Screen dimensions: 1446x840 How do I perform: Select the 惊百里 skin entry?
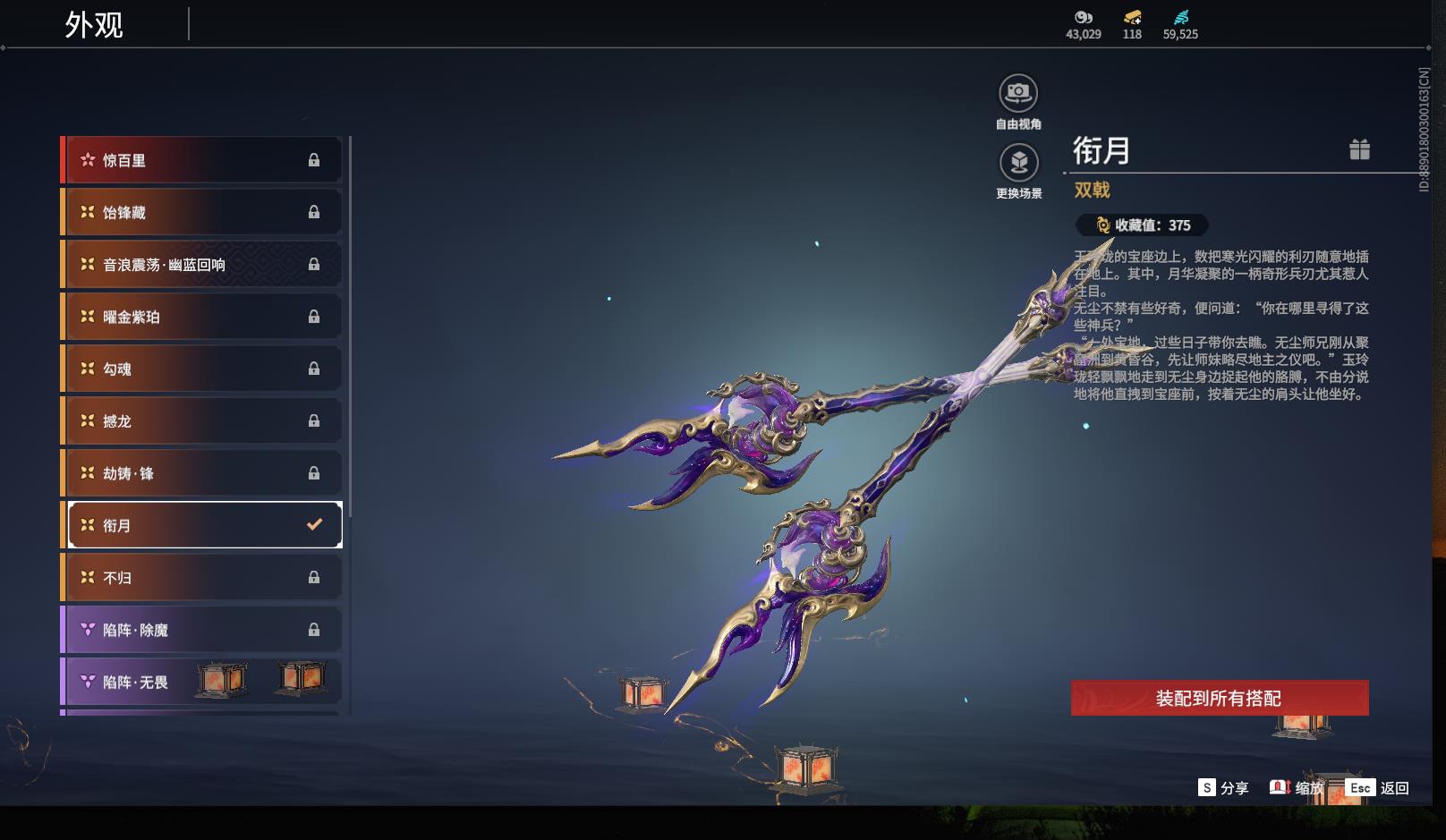[x=201, y=160]
